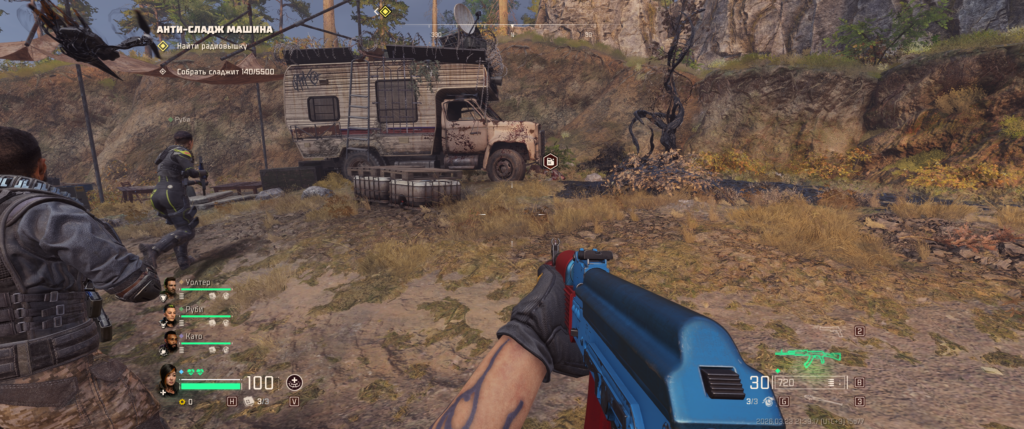Screen dimensions: 1024x429
Task: Click the yellow objective marker on compass
Action: [x=383, y=12]
